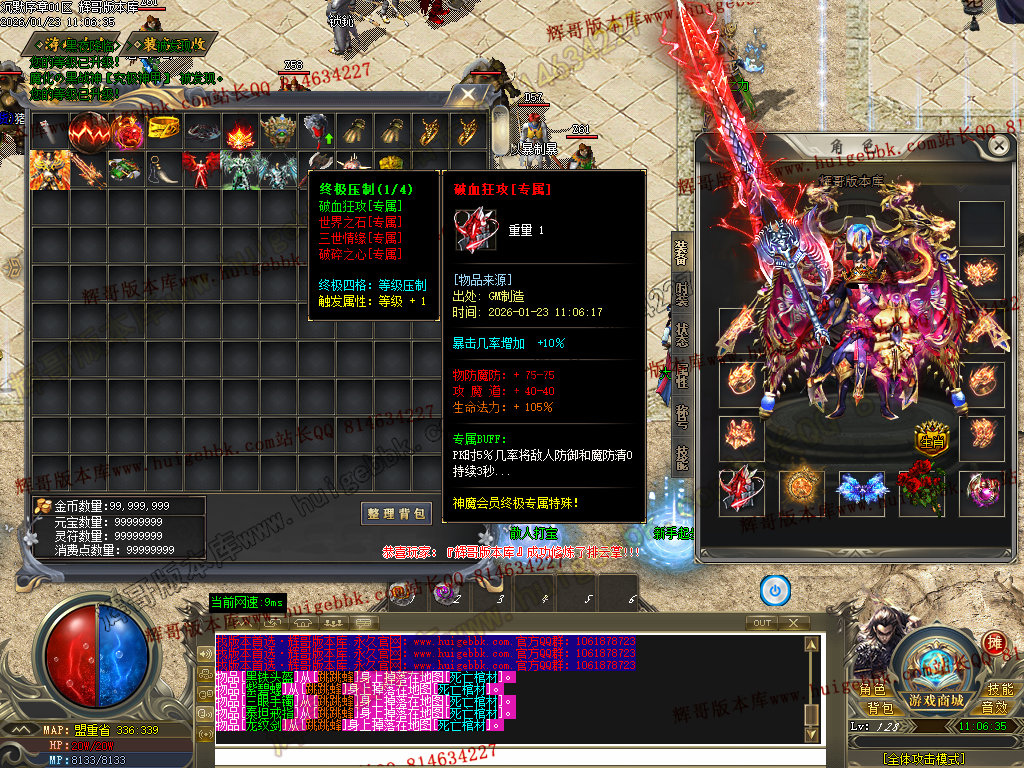
Task: Select the red lightning orb item
Action: click(x=89, y=130)
